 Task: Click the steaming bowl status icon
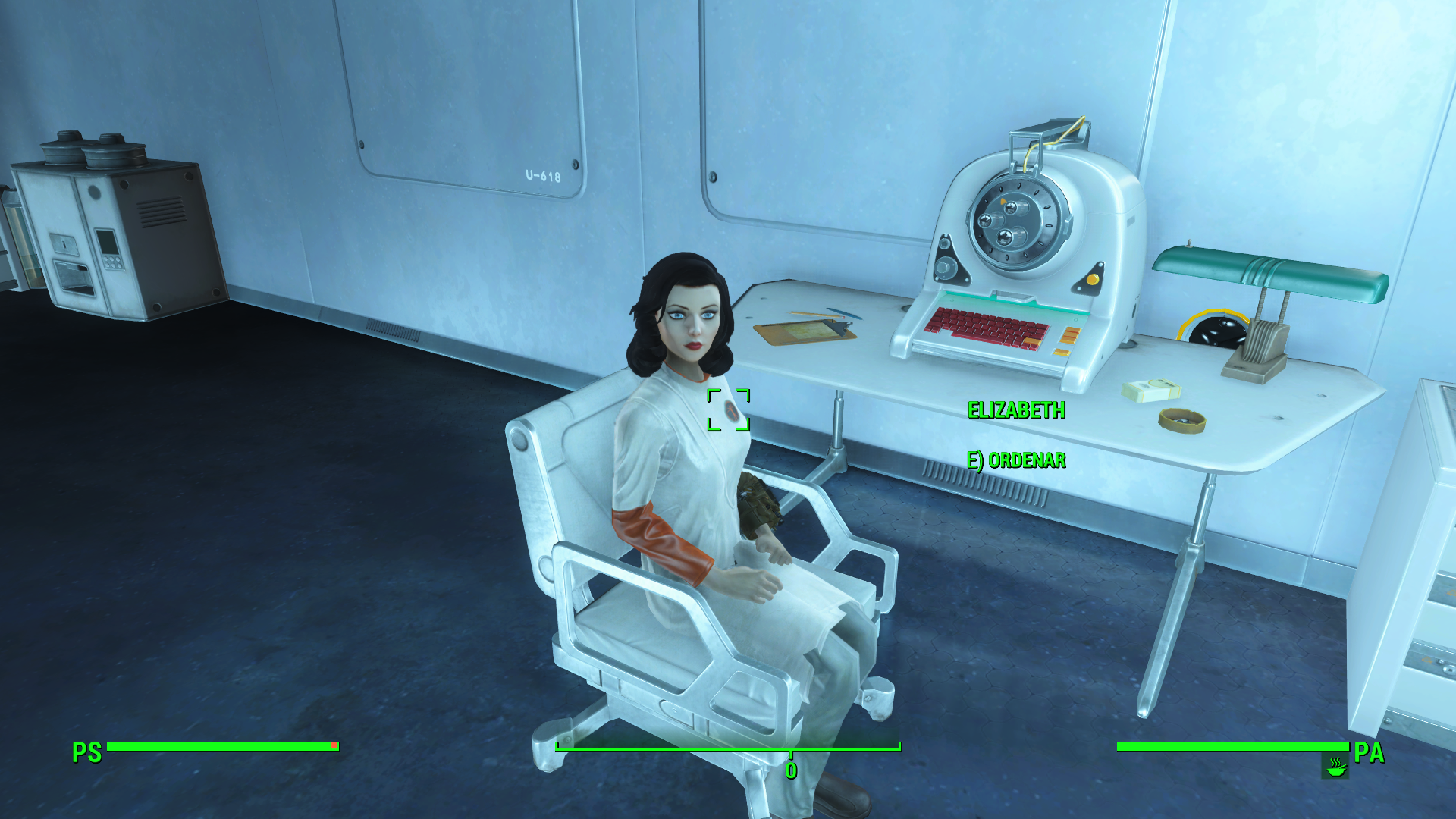pos(1335,767)
